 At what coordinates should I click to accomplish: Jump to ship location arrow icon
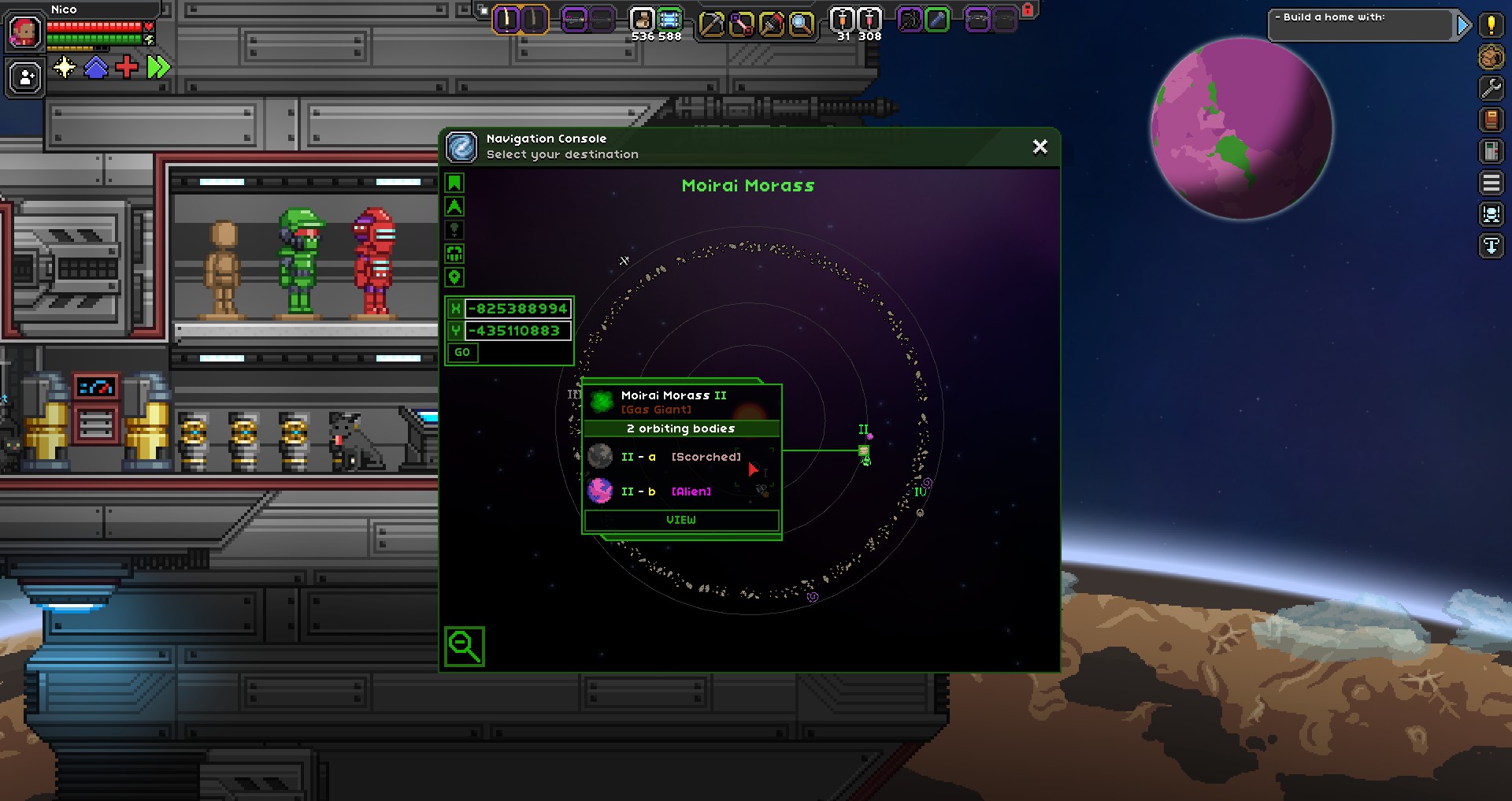[454, 207]
